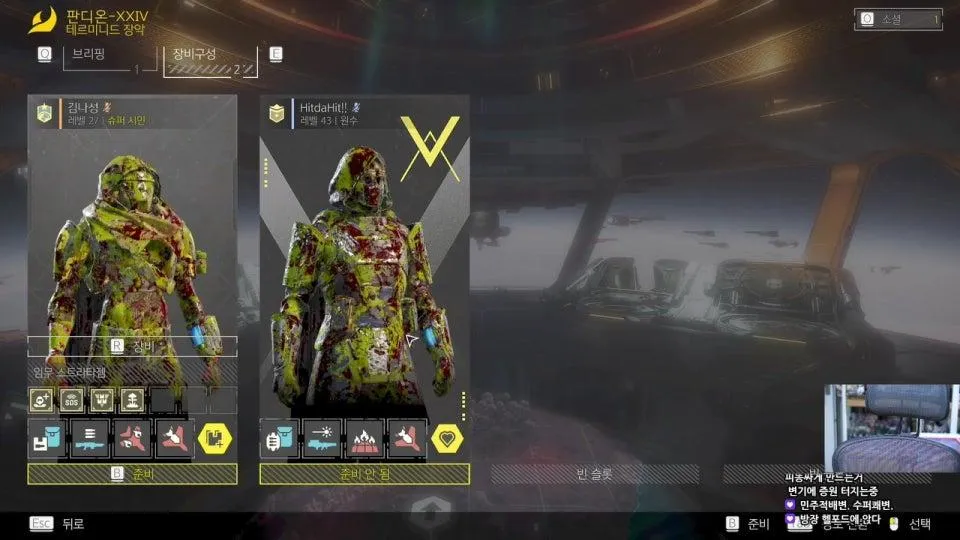Click HitdaHit's 준비 안 됨 status bar
This screenshot has height=540, width=960.
coord(364,474)
